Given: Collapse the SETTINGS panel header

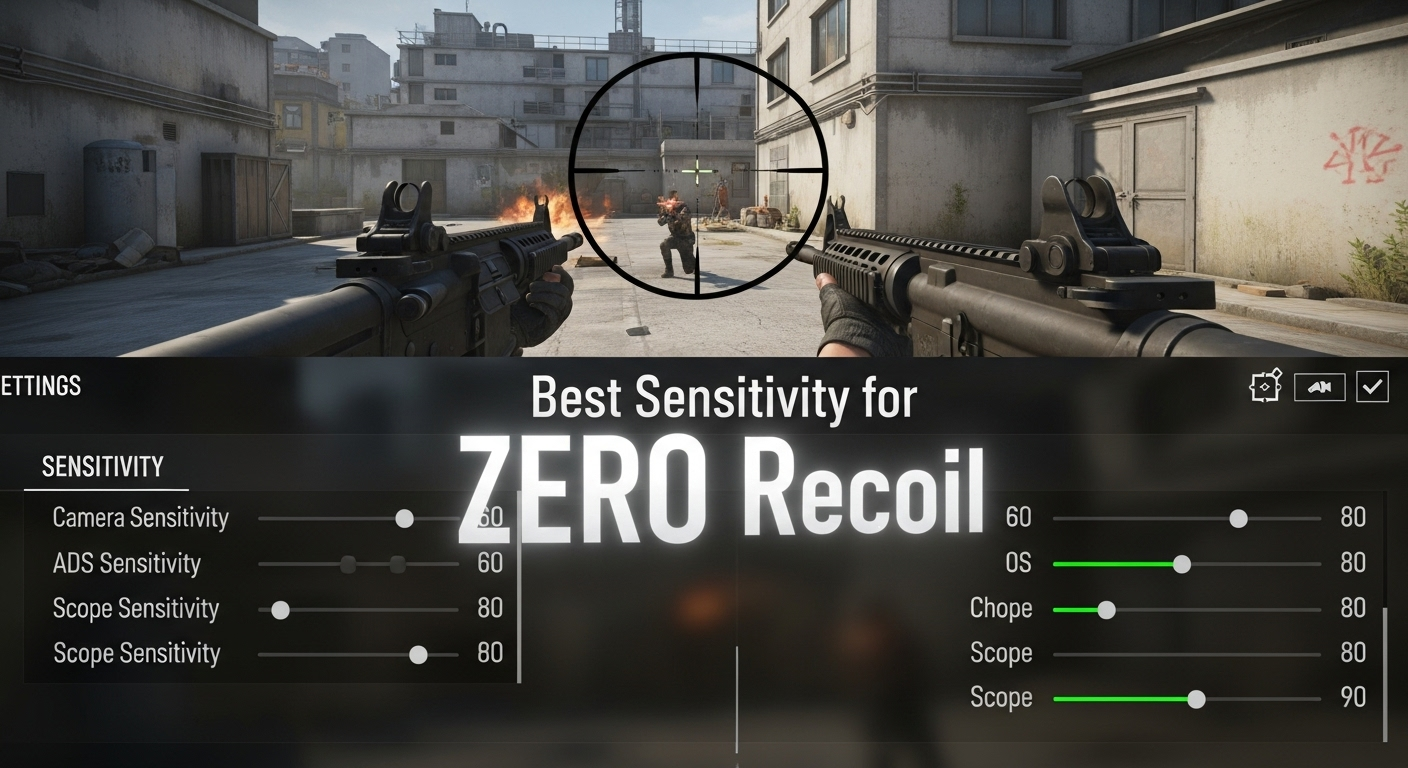Looking at the screenshot, I should pos(40,386).
